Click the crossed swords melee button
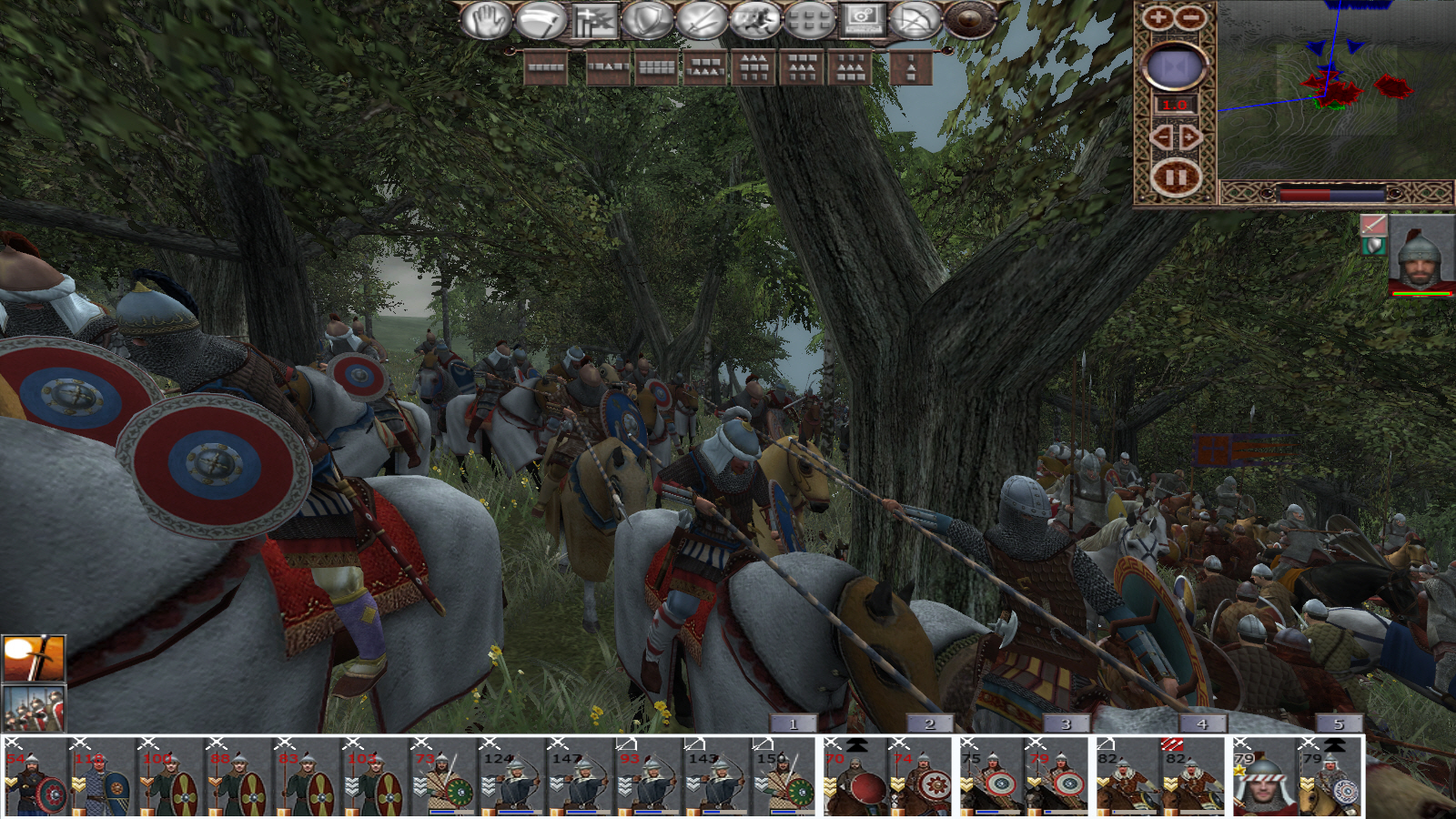 (702, 20)
